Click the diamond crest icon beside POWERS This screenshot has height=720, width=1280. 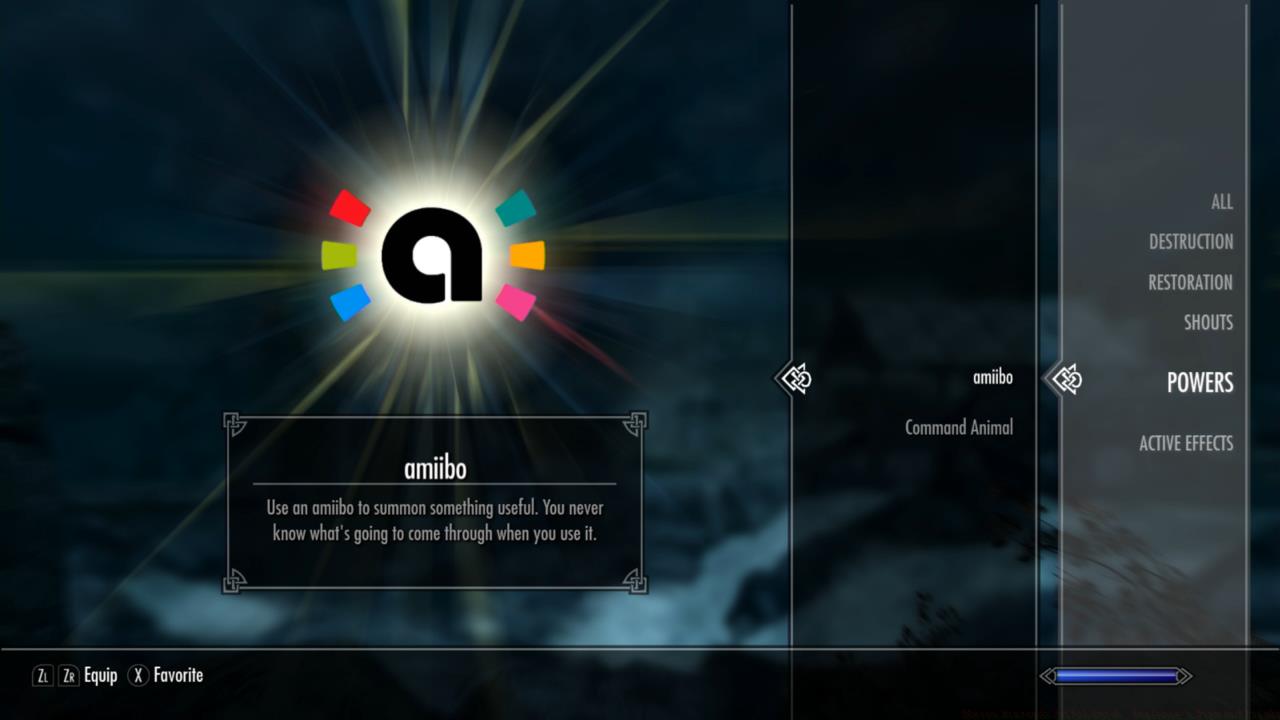coord(1066,378)
